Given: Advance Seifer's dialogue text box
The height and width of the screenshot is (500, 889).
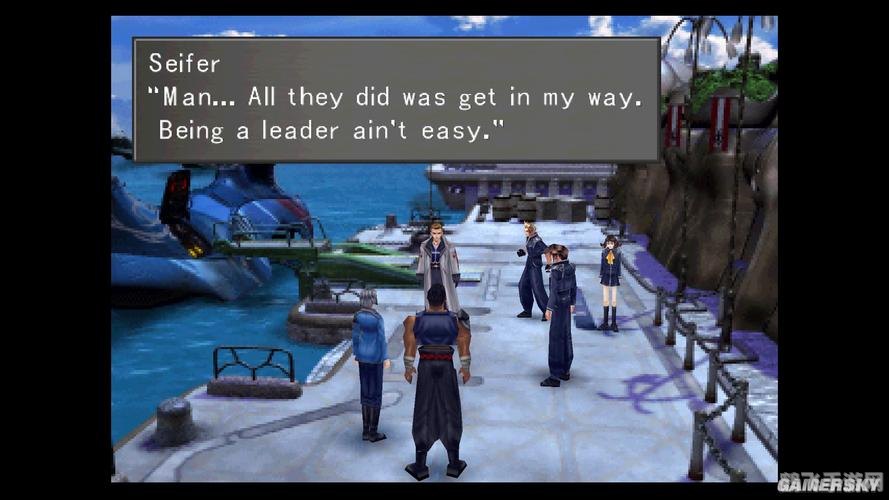Looking at the screenshot, I should click(x=396, y=99).
